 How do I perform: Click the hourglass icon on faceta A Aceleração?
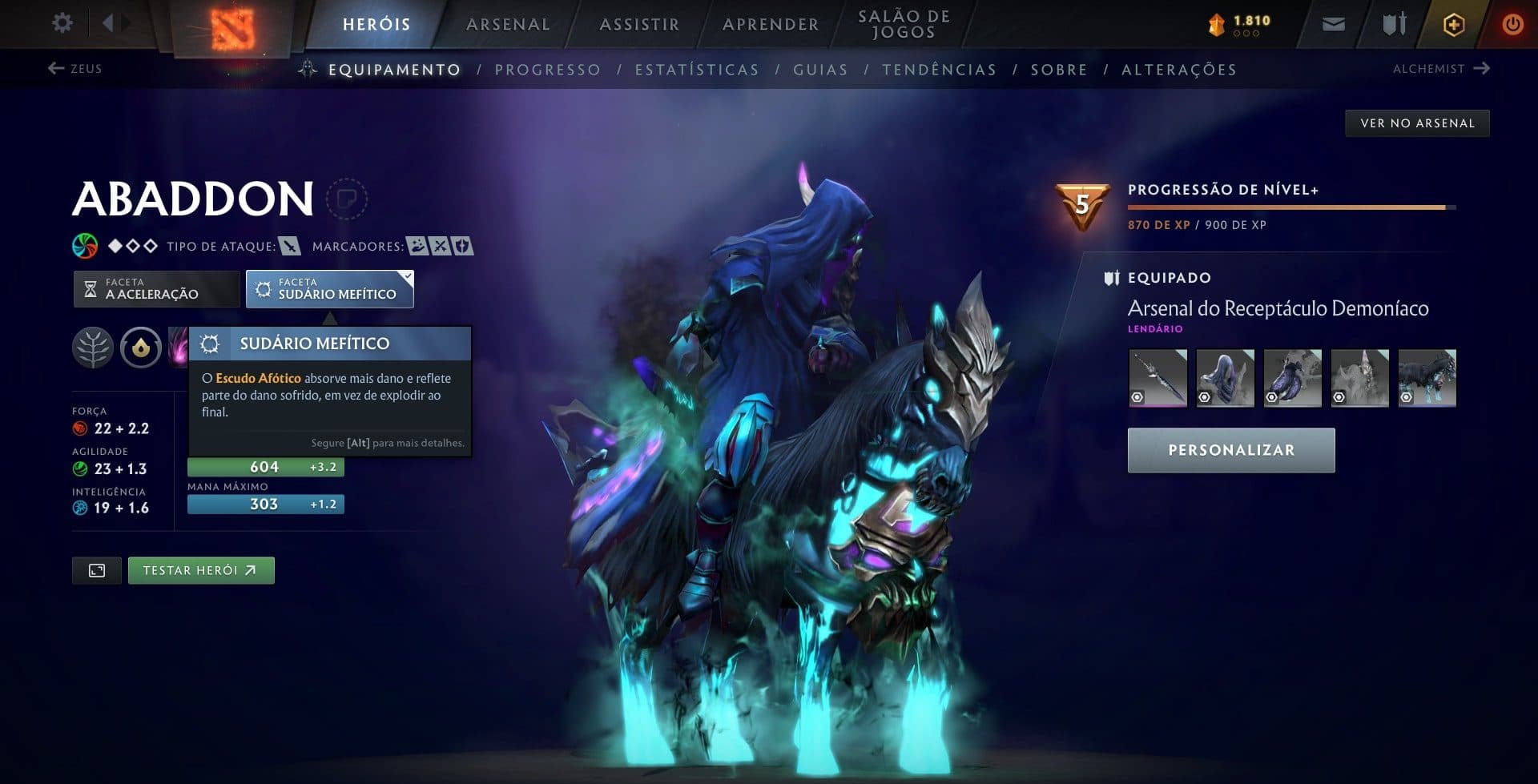pyautogui.click(x=91, y=288)
